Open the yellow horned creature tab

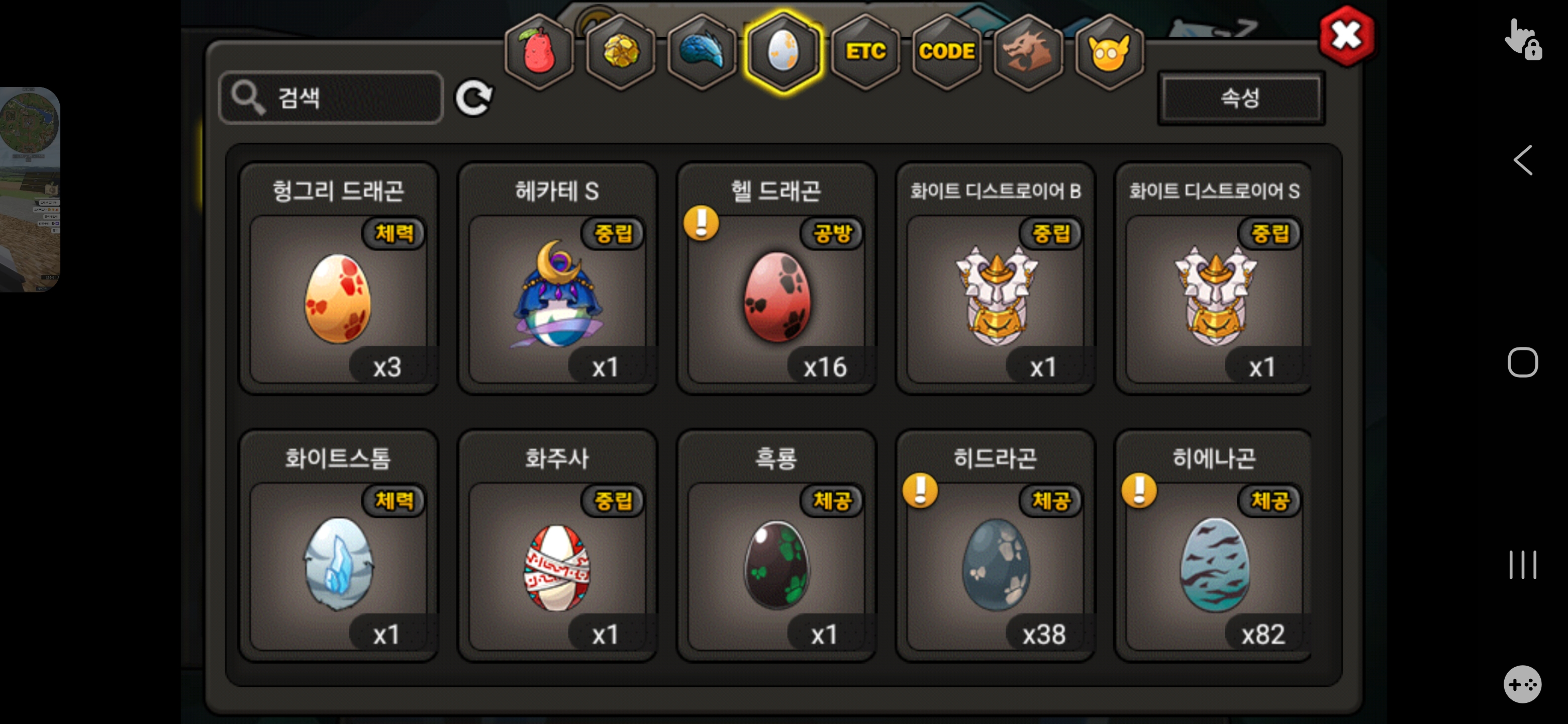[1109, 51]
